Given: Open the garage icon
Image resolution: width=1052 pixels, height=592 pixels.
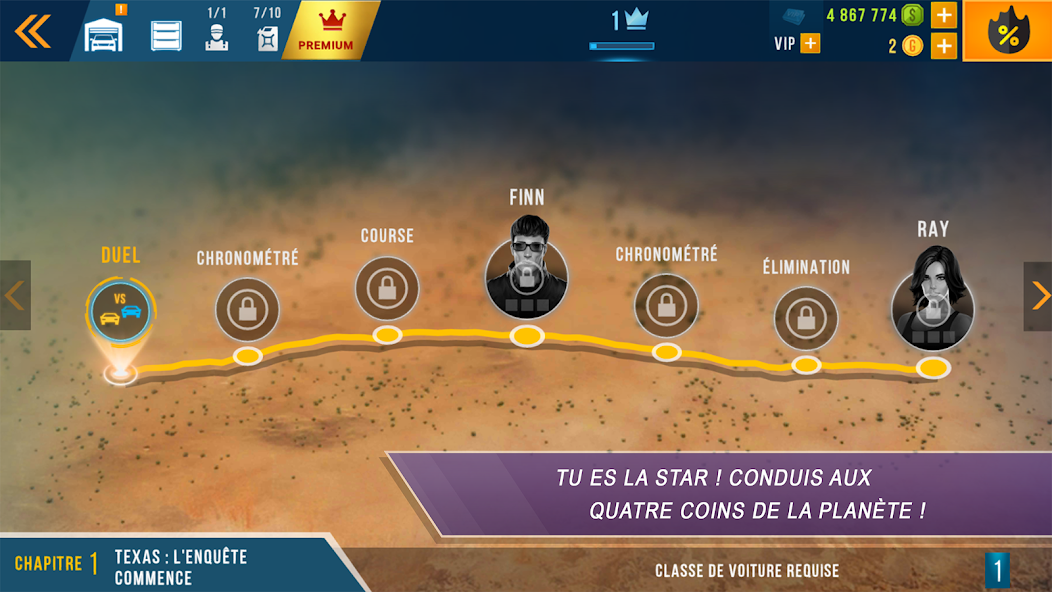Looking at the screenshot, I should (104, 34).
